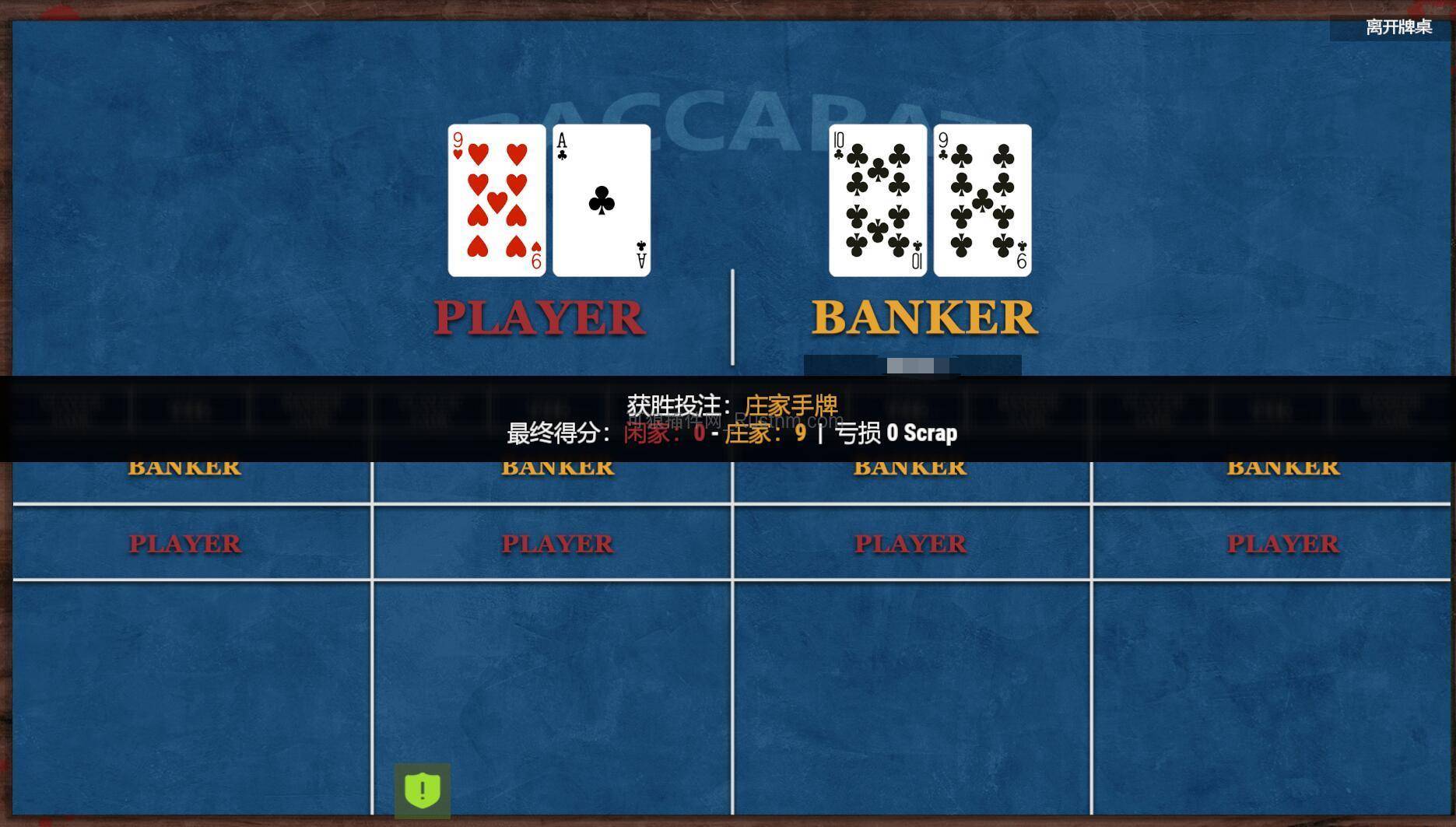
Task: Place bet on third PLAYER zone
Action: [910, 543]
